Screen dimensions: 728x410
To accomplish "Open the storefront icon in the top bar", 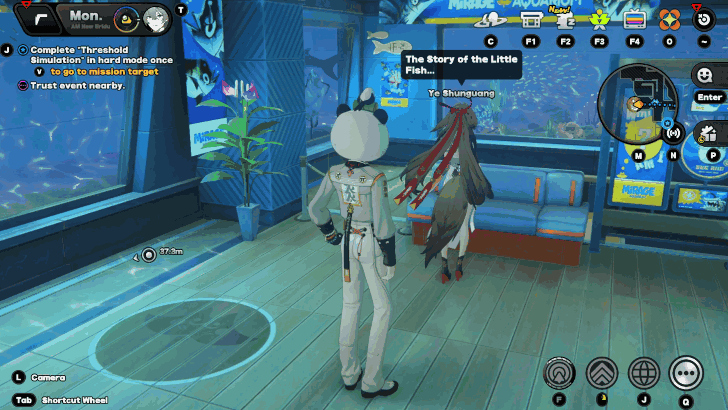I will pos(531,19).
